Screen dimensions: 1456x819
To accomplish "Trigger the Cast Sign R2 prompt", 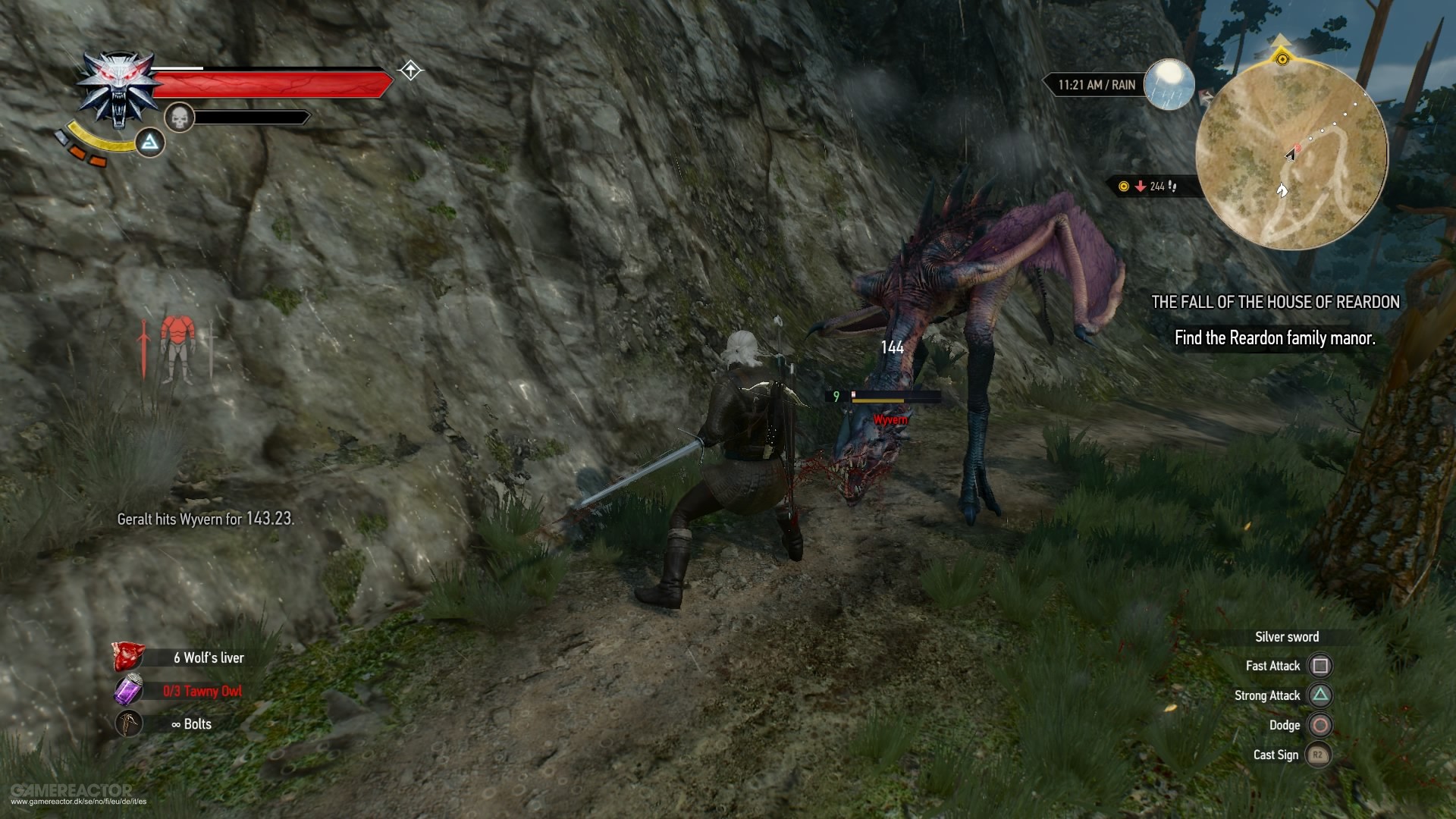I will 1319,756.
